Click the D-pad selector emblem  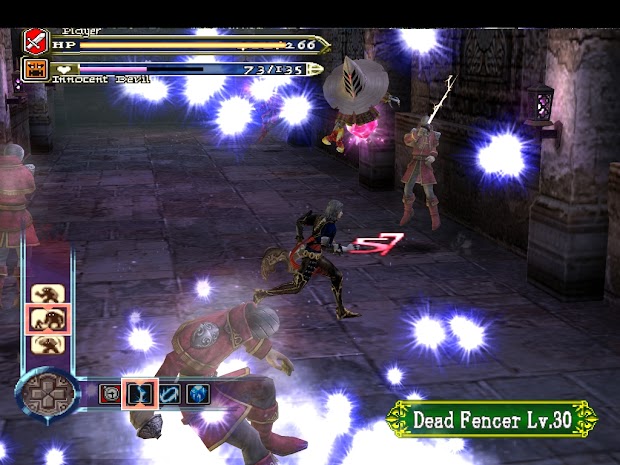(47, 394)
